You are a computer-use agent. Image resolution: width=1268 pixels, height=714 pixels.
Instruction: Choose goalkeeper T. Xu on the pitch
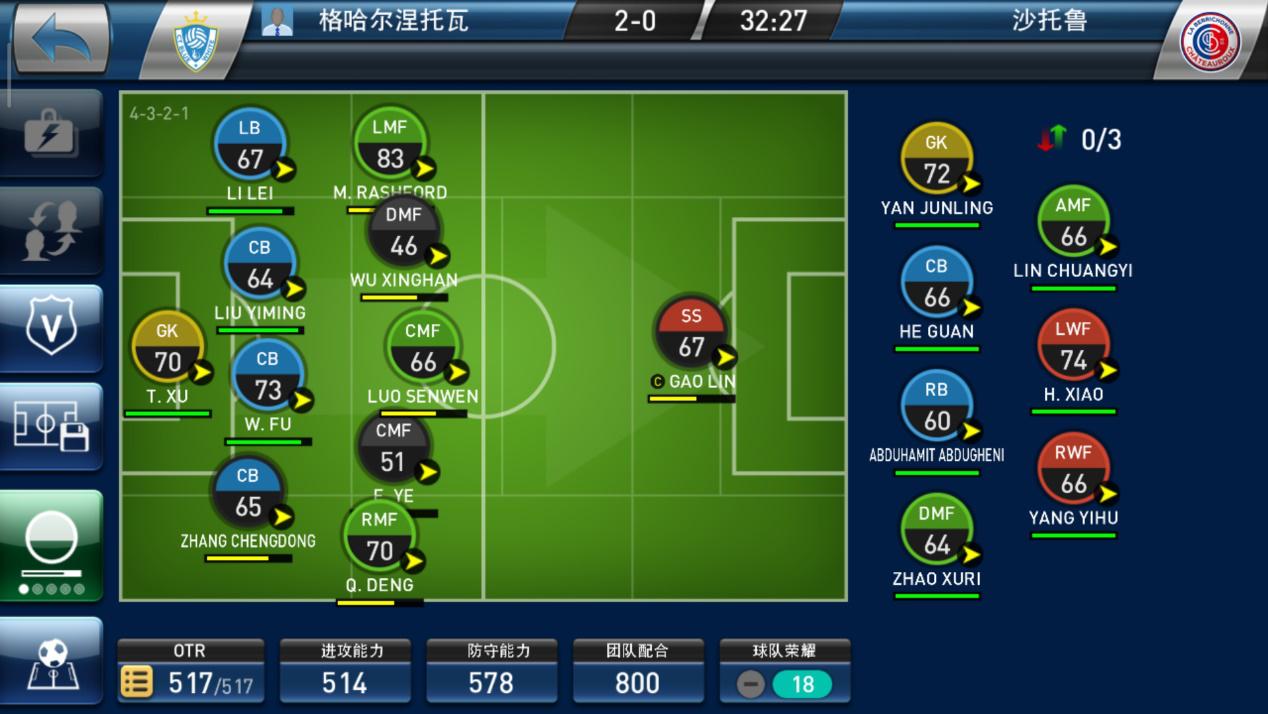coord(168,350)
